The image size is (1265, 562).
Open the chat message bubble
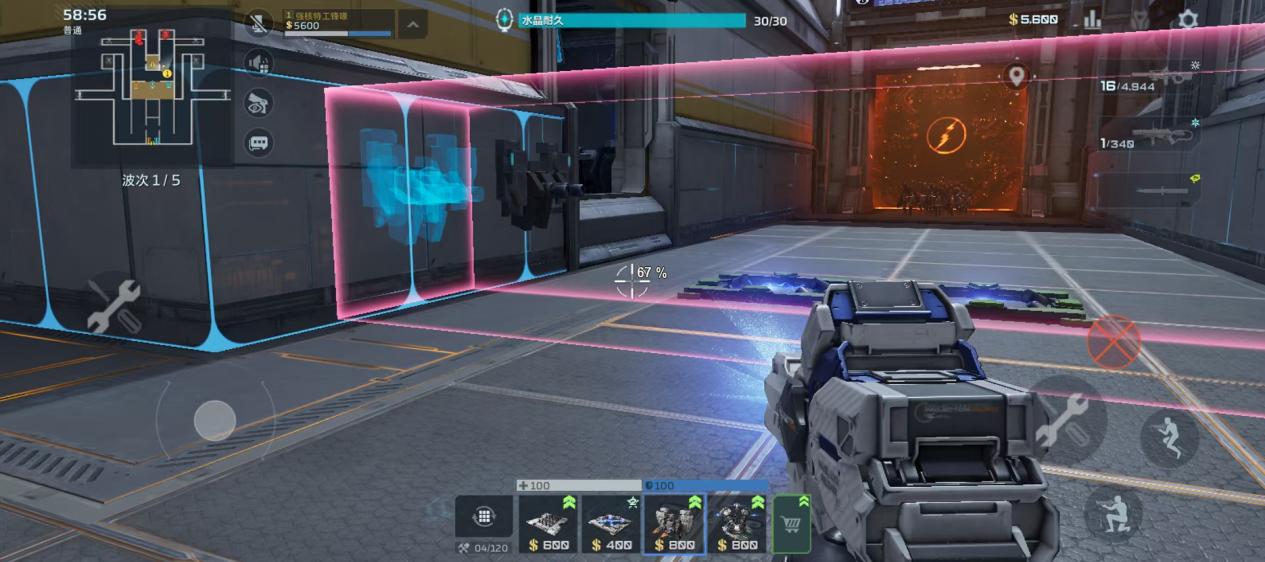tap(259, 142)
